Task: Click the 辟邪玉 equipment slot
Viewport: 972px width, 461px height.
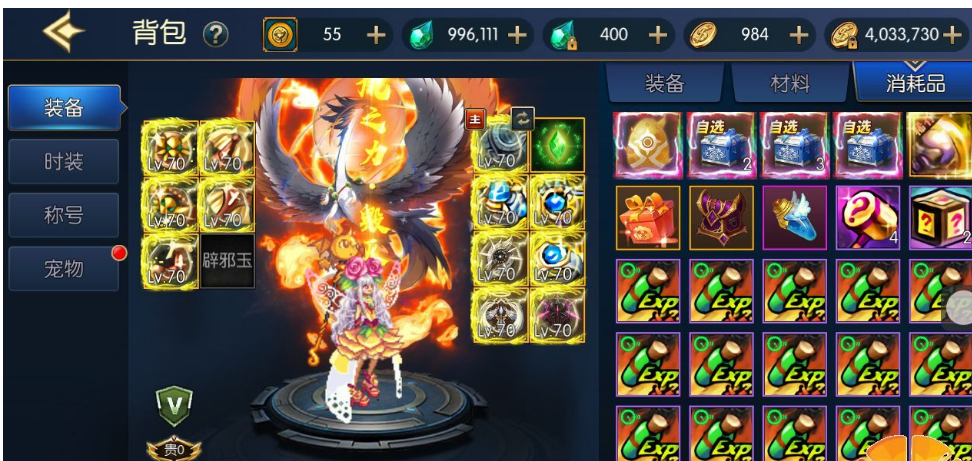Action: click(227, 262)
